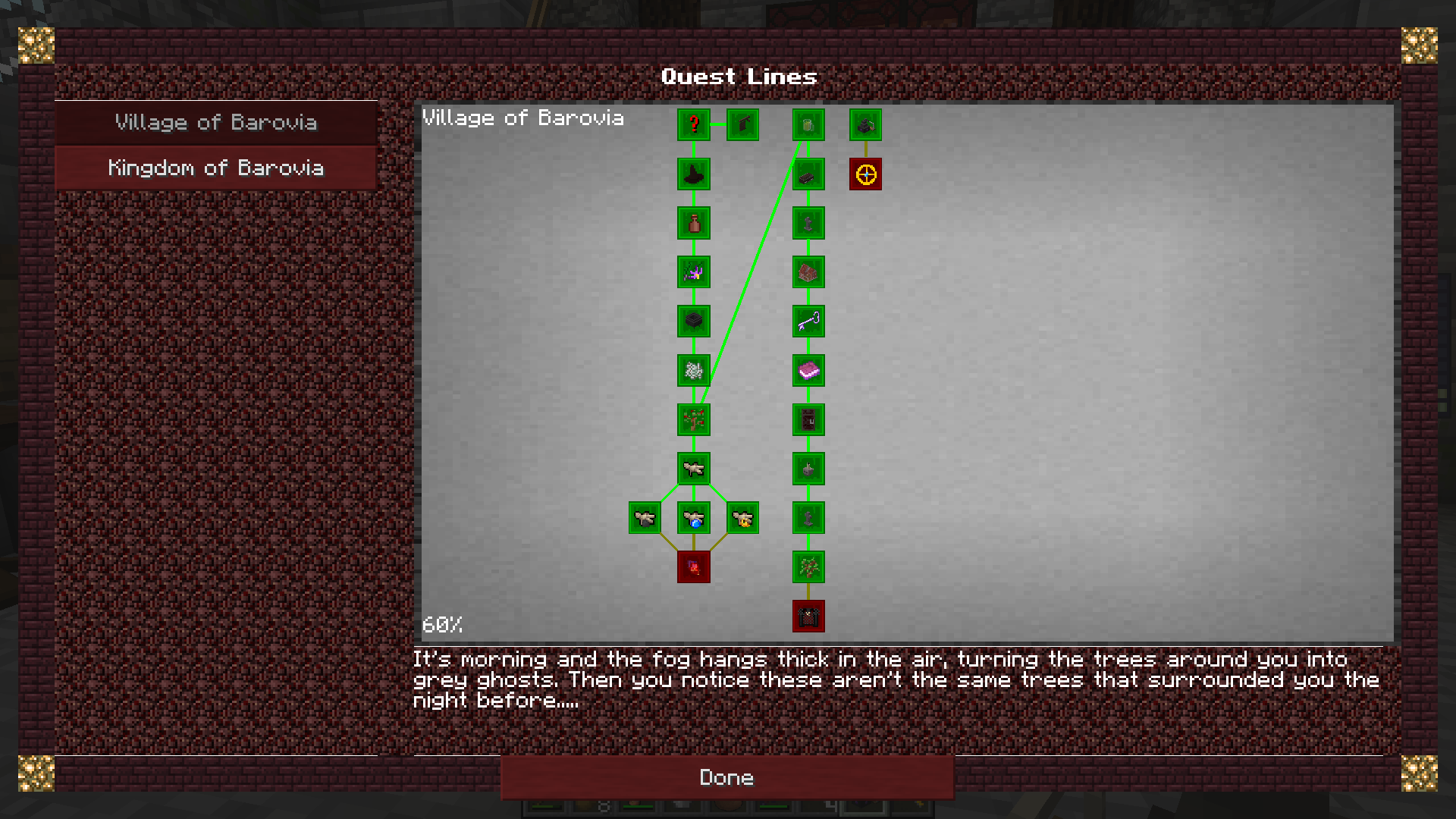
Task: Open the potion bottle quest
Action: 694,224
